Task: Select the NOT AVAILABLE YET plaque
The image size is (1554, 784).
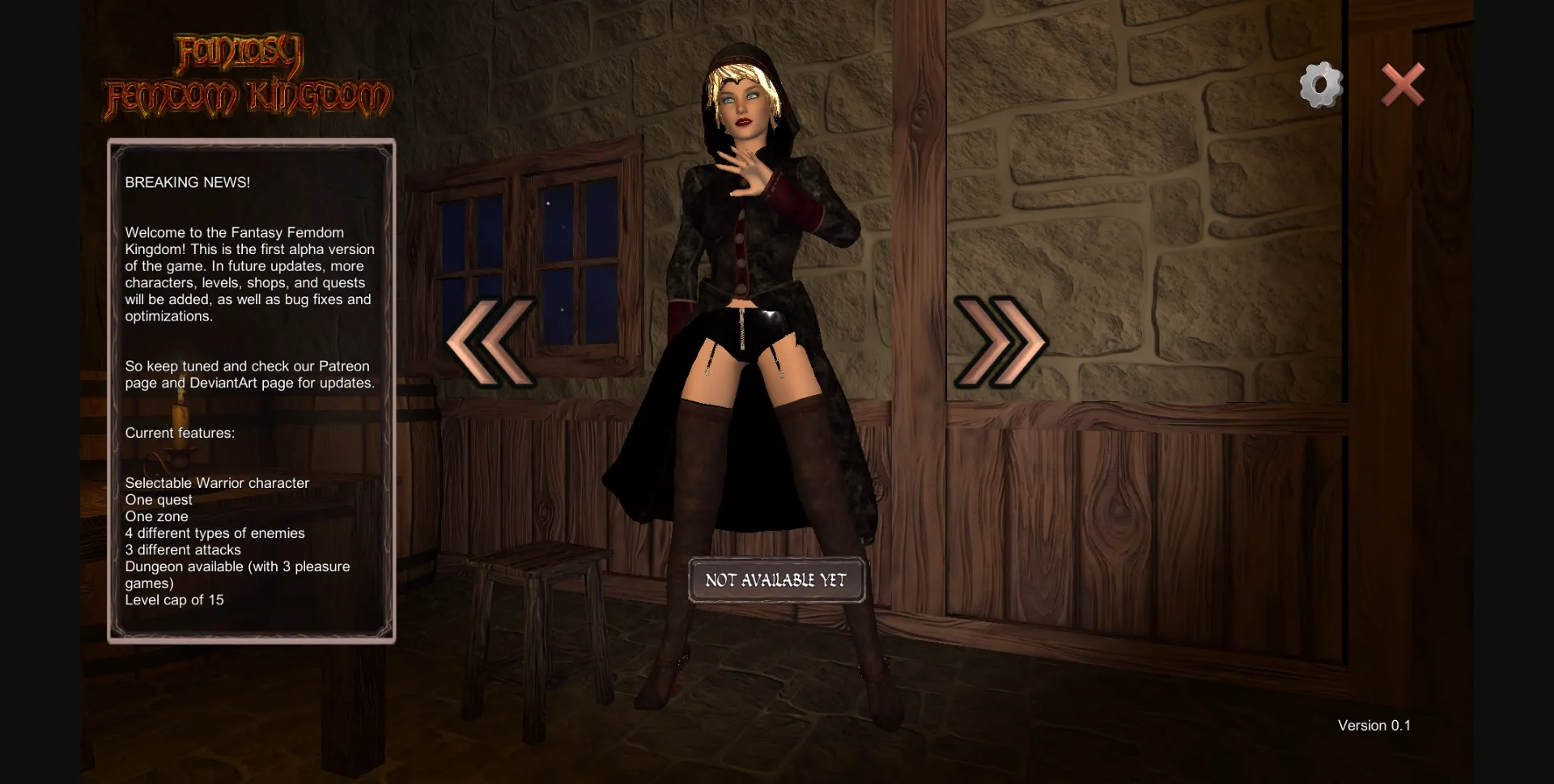Action: coord(775,579)
